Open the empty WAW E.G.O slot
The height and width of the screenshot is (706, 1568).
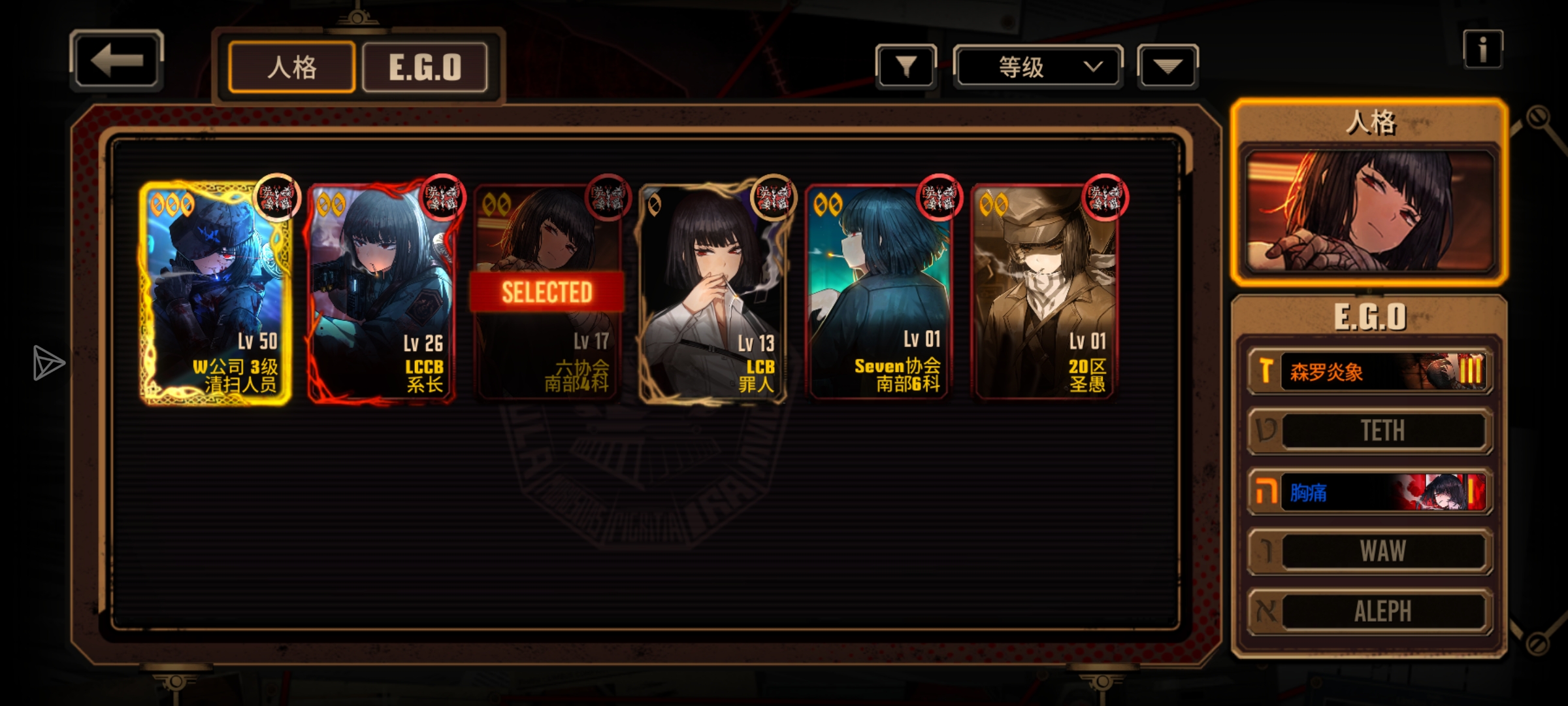pyautogui.click(x=1370, y=551)
